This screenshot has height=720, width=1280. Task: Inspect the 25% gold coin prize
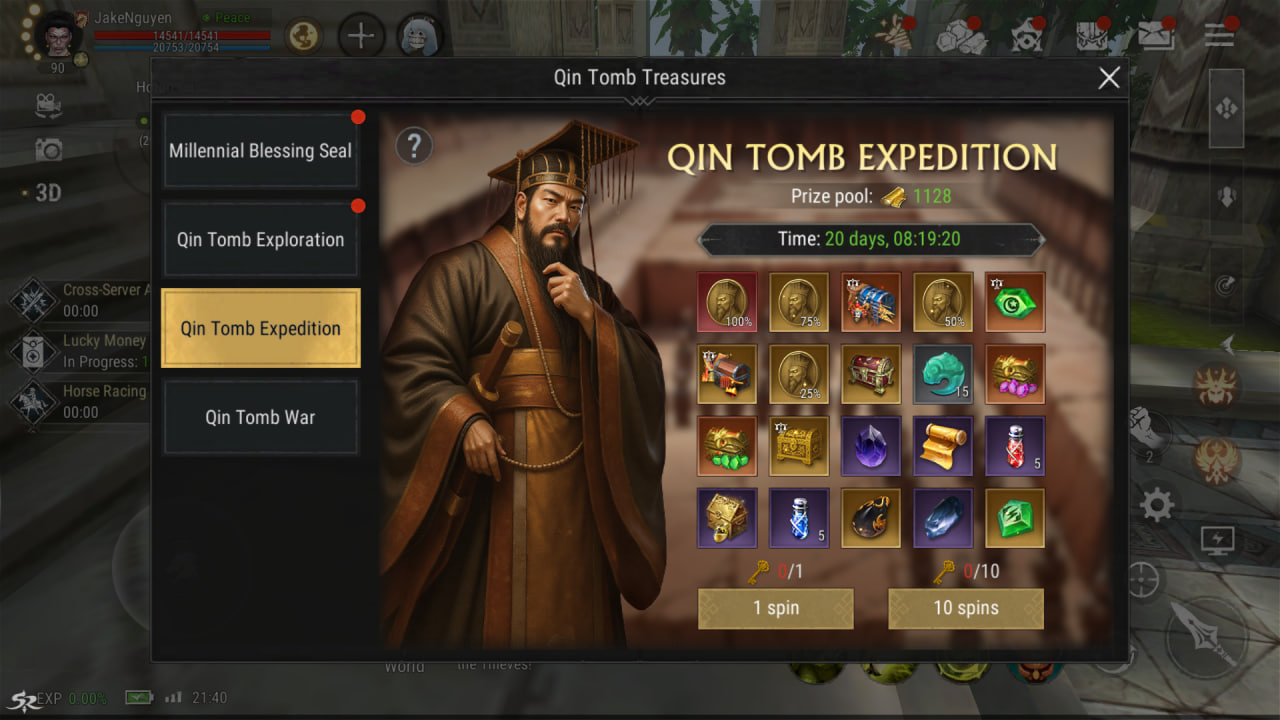[799, 374]
